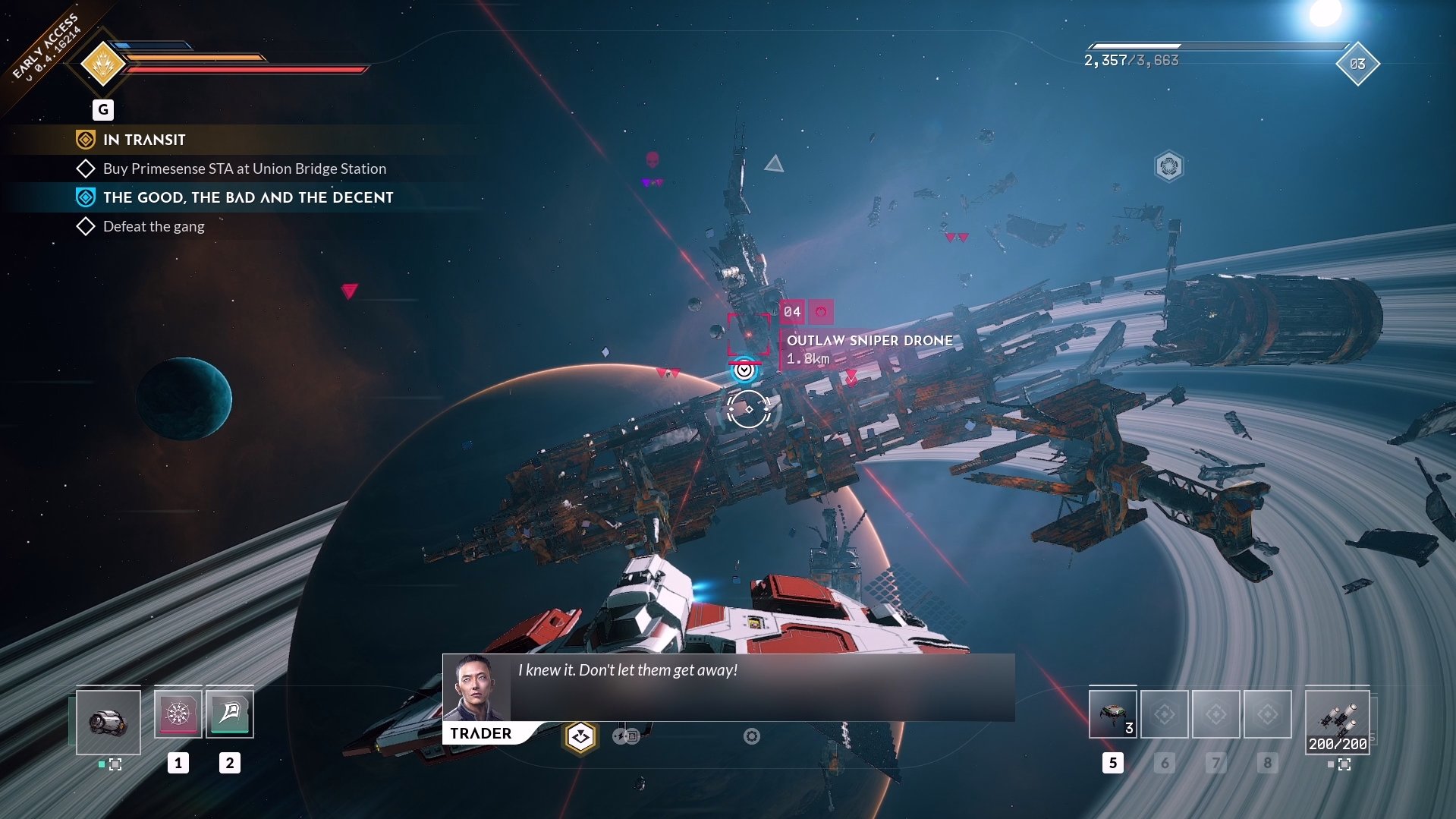This screenshot has width=1456, height=819.
Task: Click the ship status emblem icon
Action: 103,65
